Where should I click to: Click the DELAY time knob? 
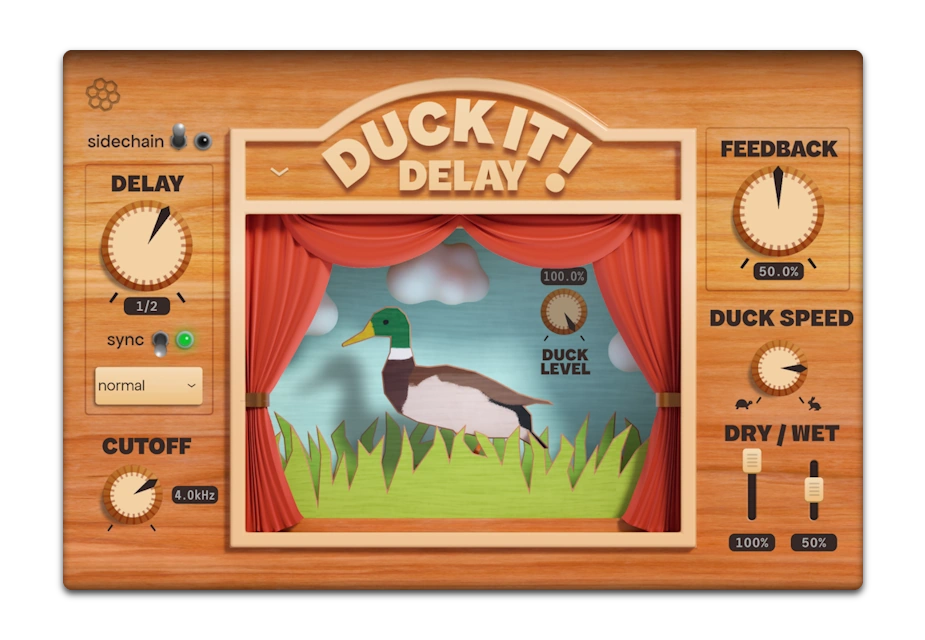pos(146,245)
